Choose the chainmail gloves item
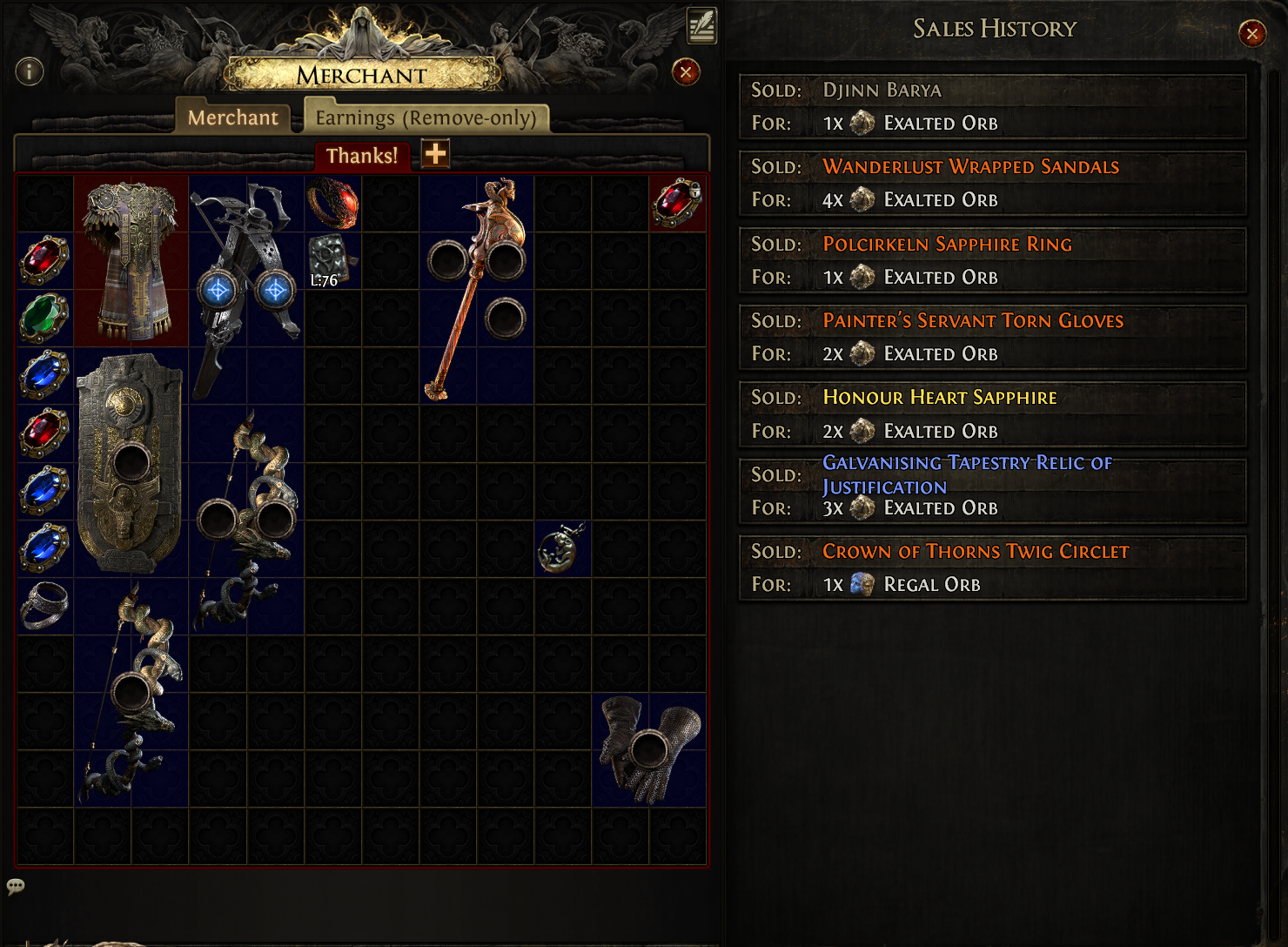This screenshot has width=1288, height=947. click(649, 749)
